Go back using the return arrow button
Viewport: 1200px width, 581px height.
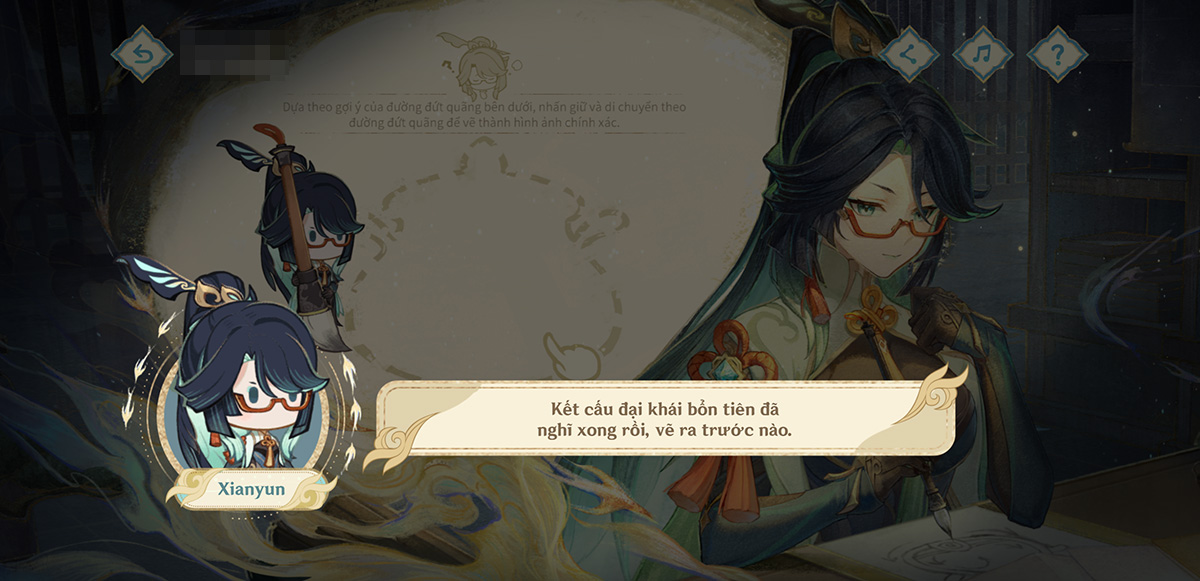(142, 53)
